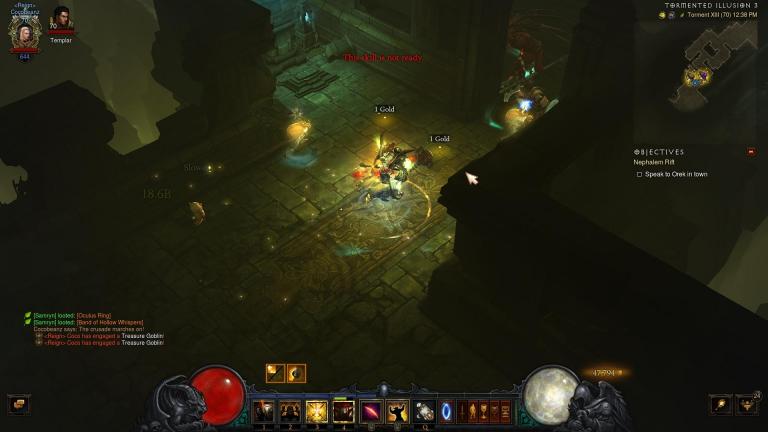Image resolution: width=768 pixels, height=432 pixels.
Task: Open the social menu button showing 24
Action: [x=746, y=404]
